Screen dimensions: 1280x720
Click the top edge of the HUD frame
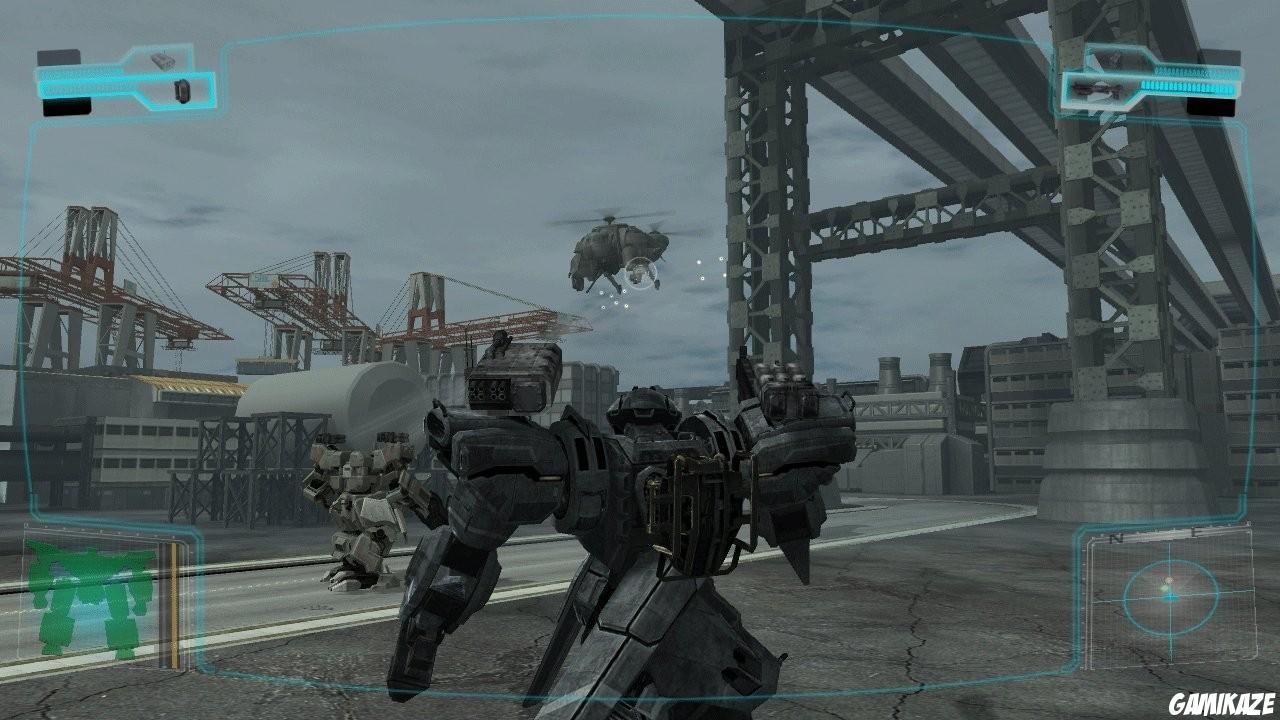(x=640, y=15)
